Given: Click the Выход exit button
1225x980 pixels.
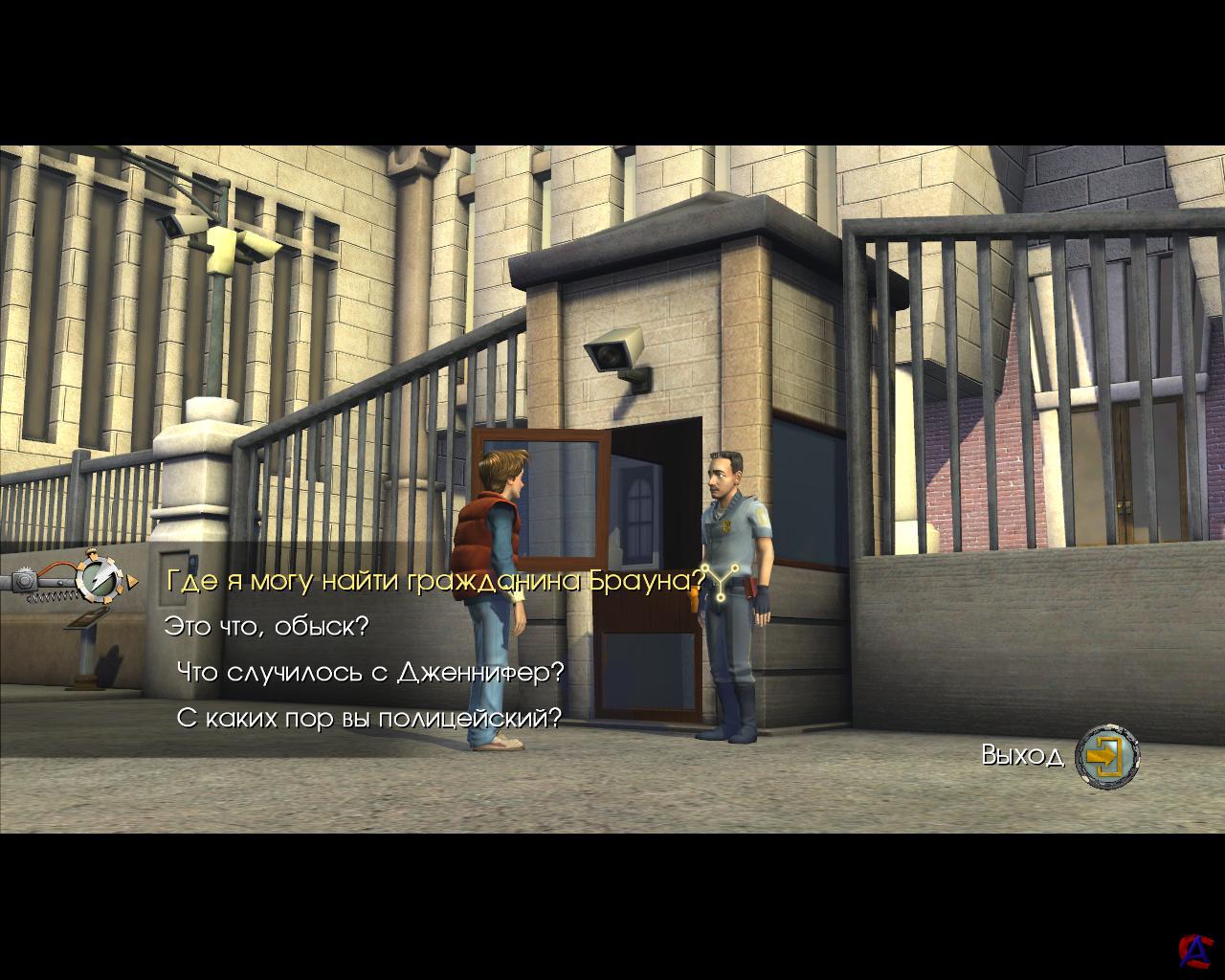Looking at the screenshot, I should [x=1107, y=757].
